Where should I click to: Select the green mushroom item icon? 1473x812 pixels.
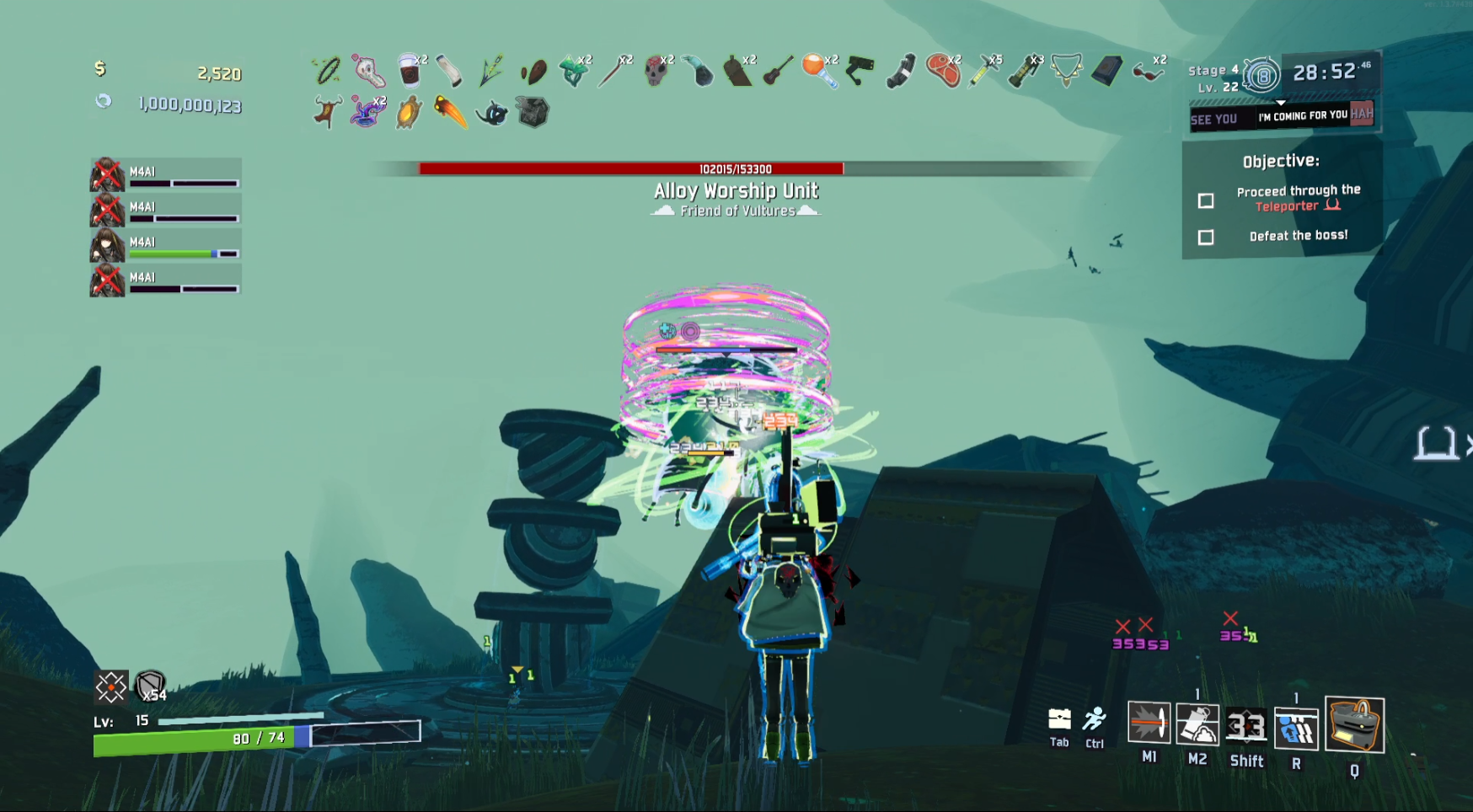pos(574,71)
